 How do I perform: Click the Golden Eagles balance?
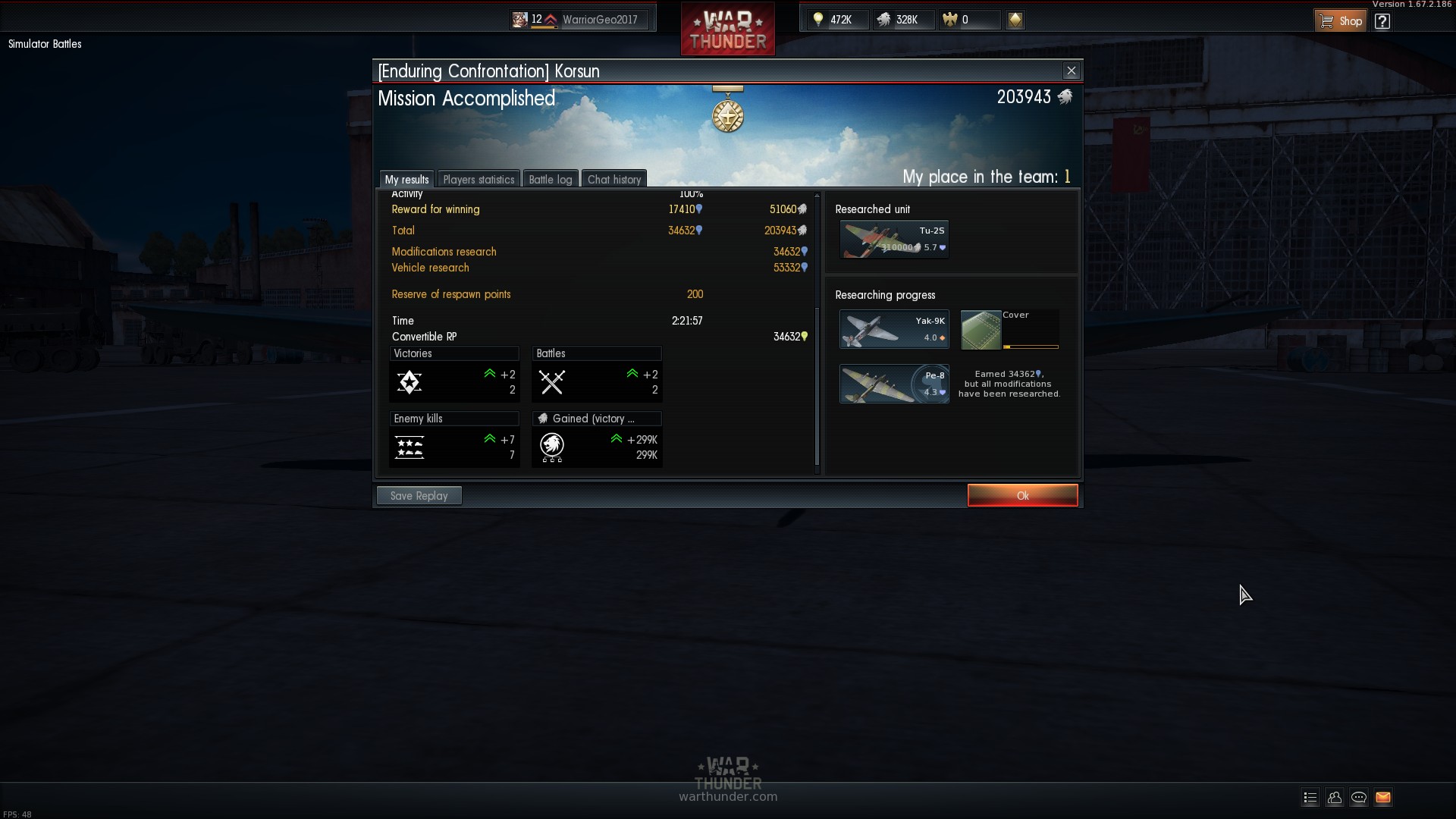point(968,20)
